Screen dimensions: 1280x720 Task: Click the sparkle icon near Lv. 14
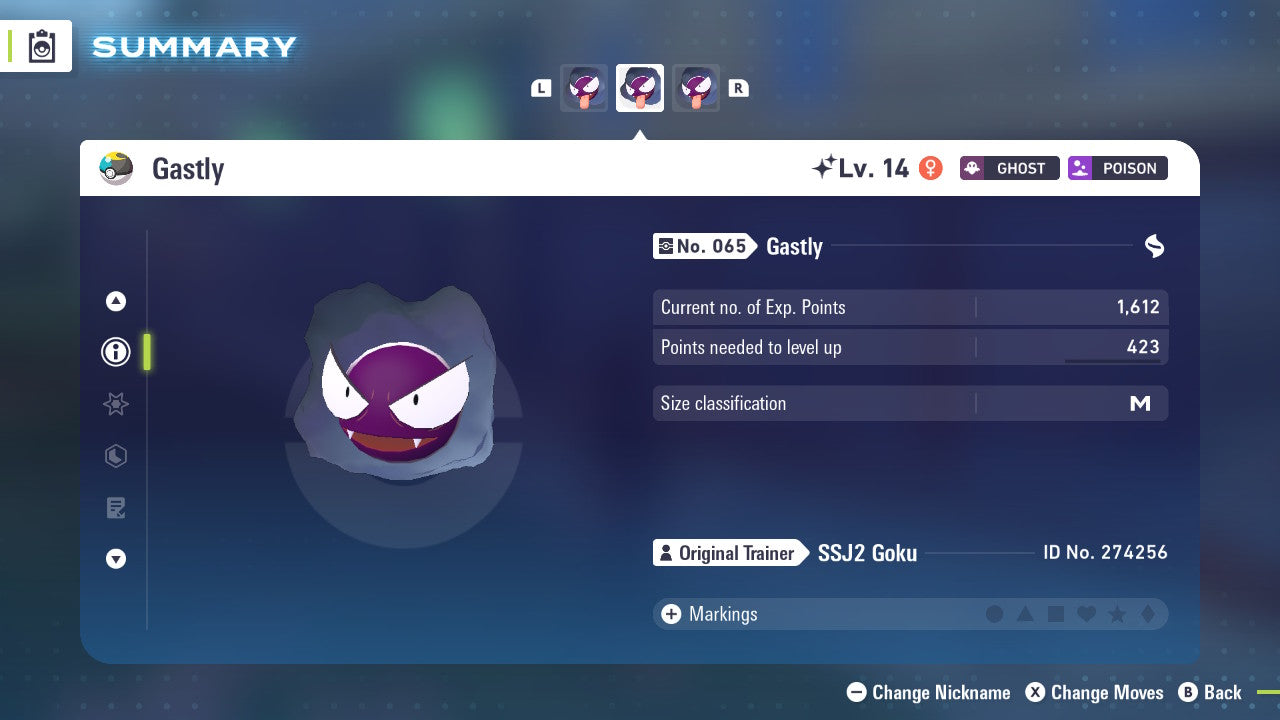[826, 165]
